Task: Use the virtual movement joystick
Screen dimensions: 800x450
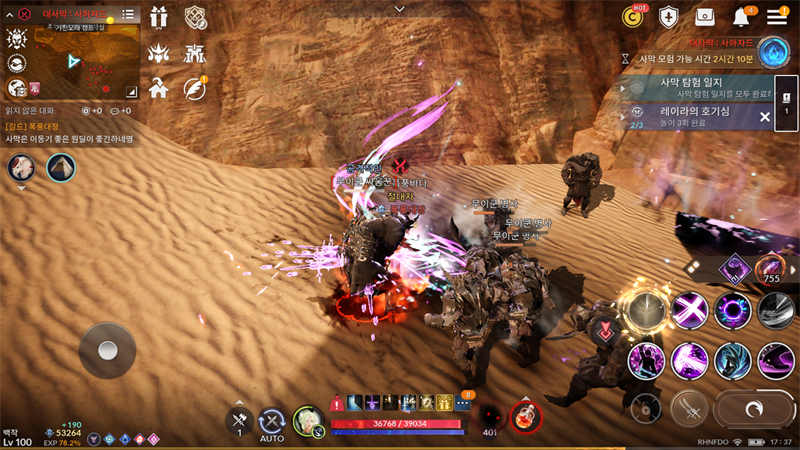Action: click(x=107, y=350)
